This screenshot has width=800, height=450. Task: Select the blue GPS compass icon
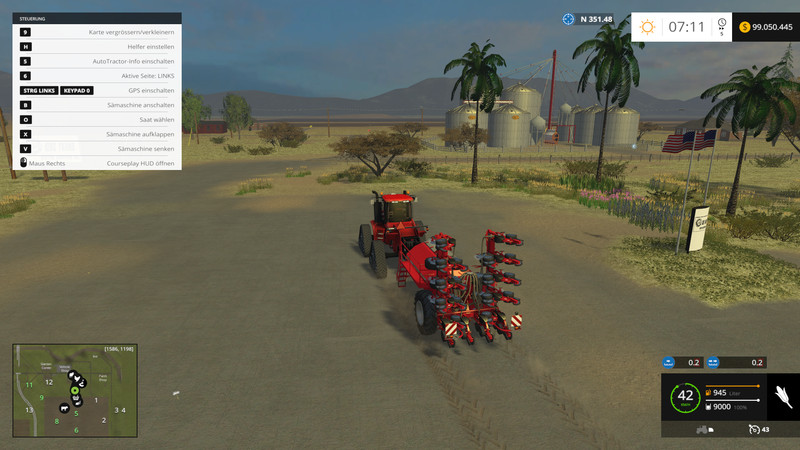click(x=569, y=19)
